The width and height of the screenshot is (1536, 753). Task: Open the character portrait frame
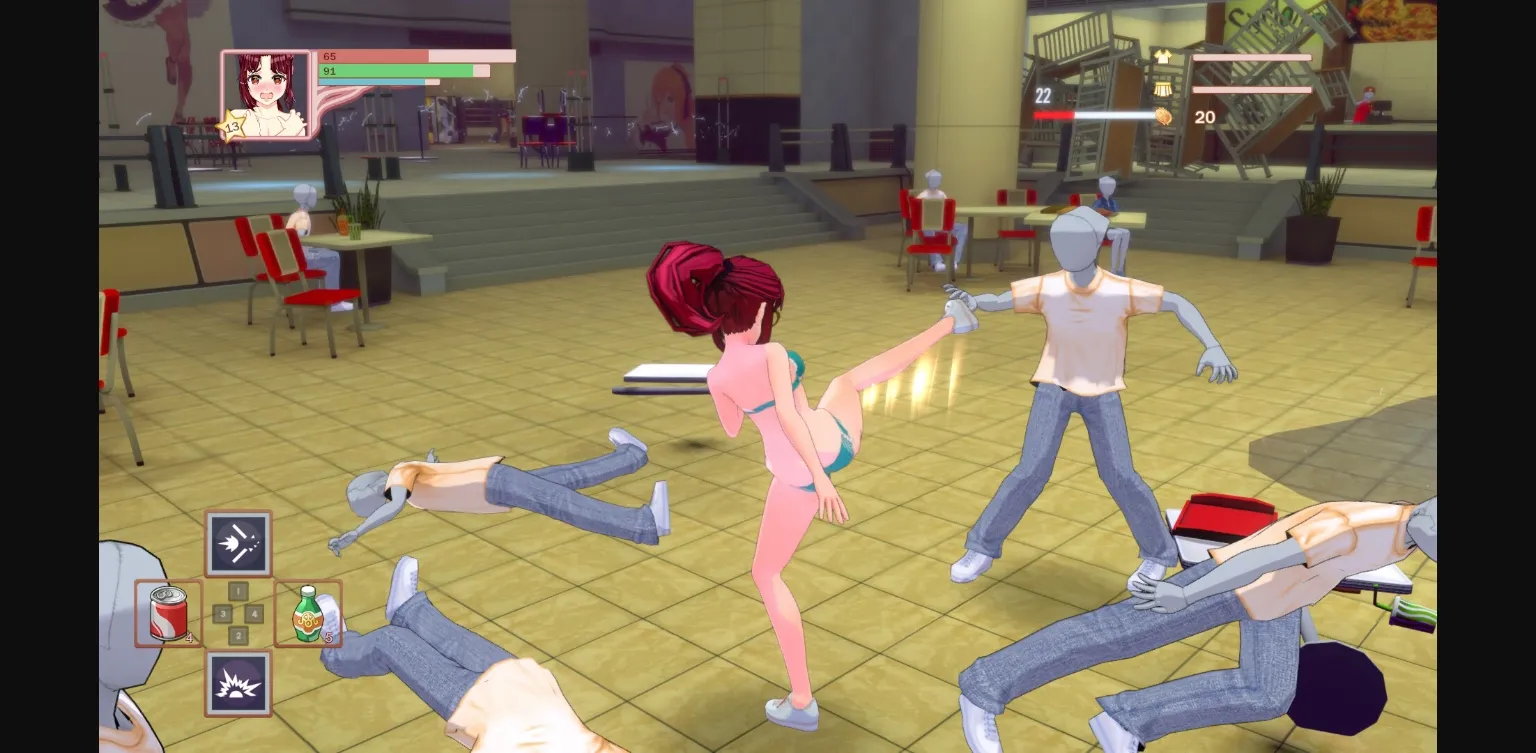tap(266, 93)
